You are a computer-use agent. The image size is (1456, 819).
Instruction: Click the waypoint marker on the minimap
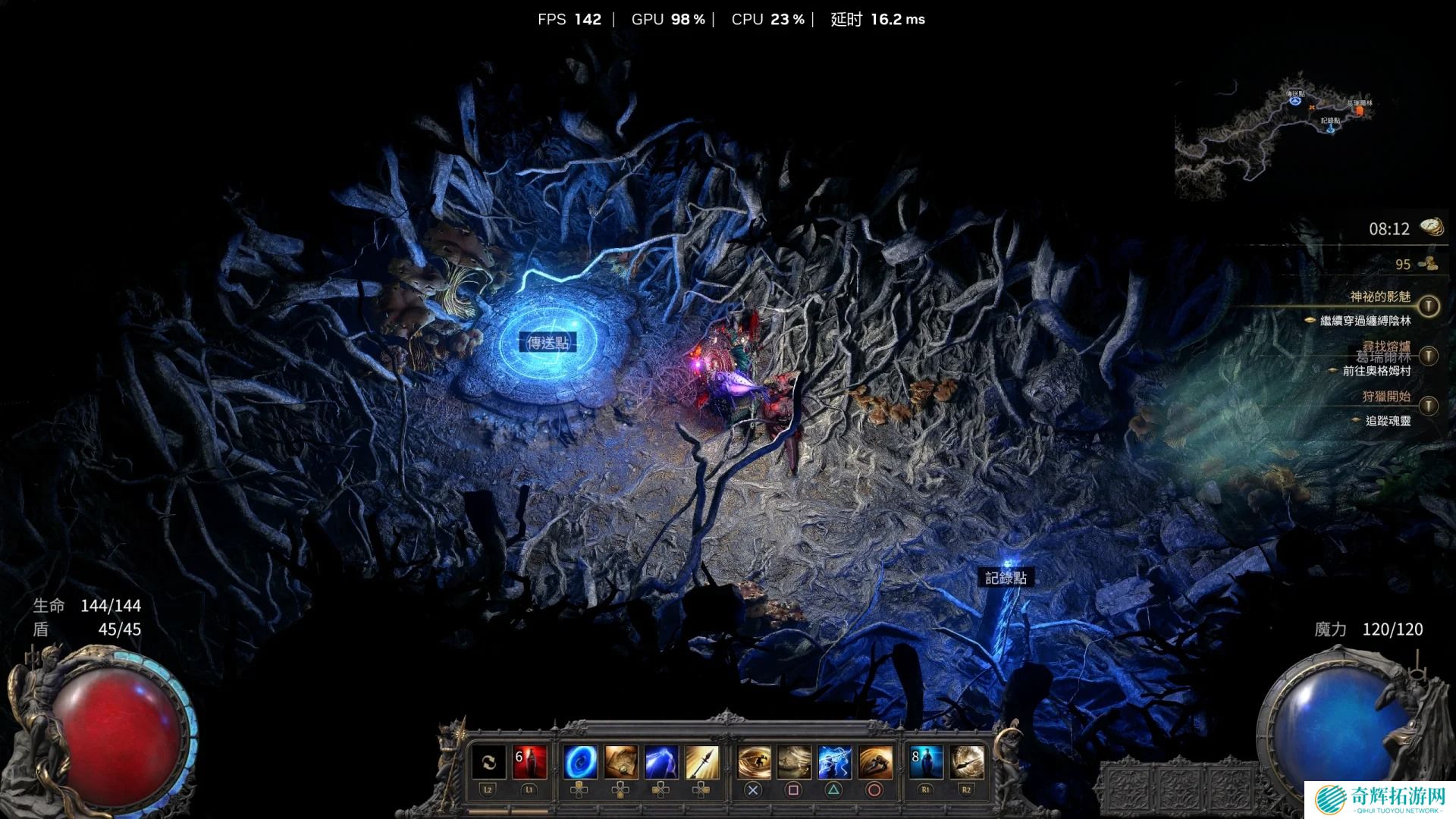[x=1295, y=100]
